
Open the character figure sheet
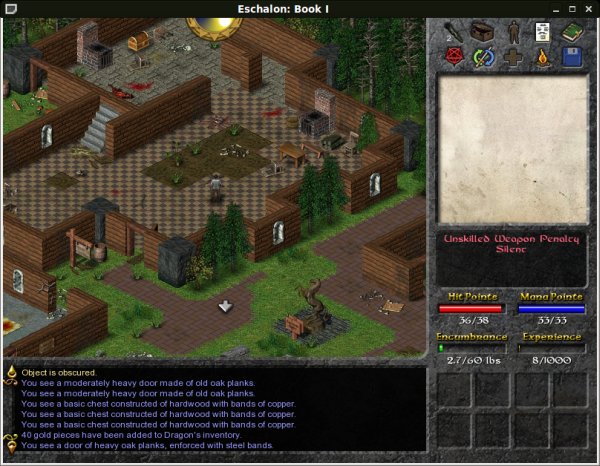coord(513,32)
